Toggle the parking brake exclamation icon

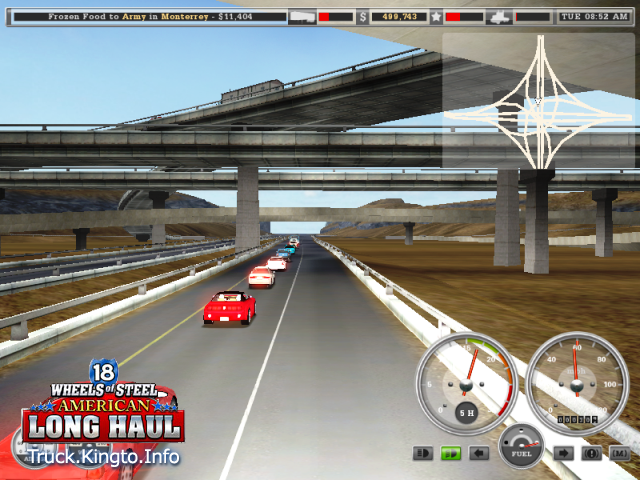591,453
